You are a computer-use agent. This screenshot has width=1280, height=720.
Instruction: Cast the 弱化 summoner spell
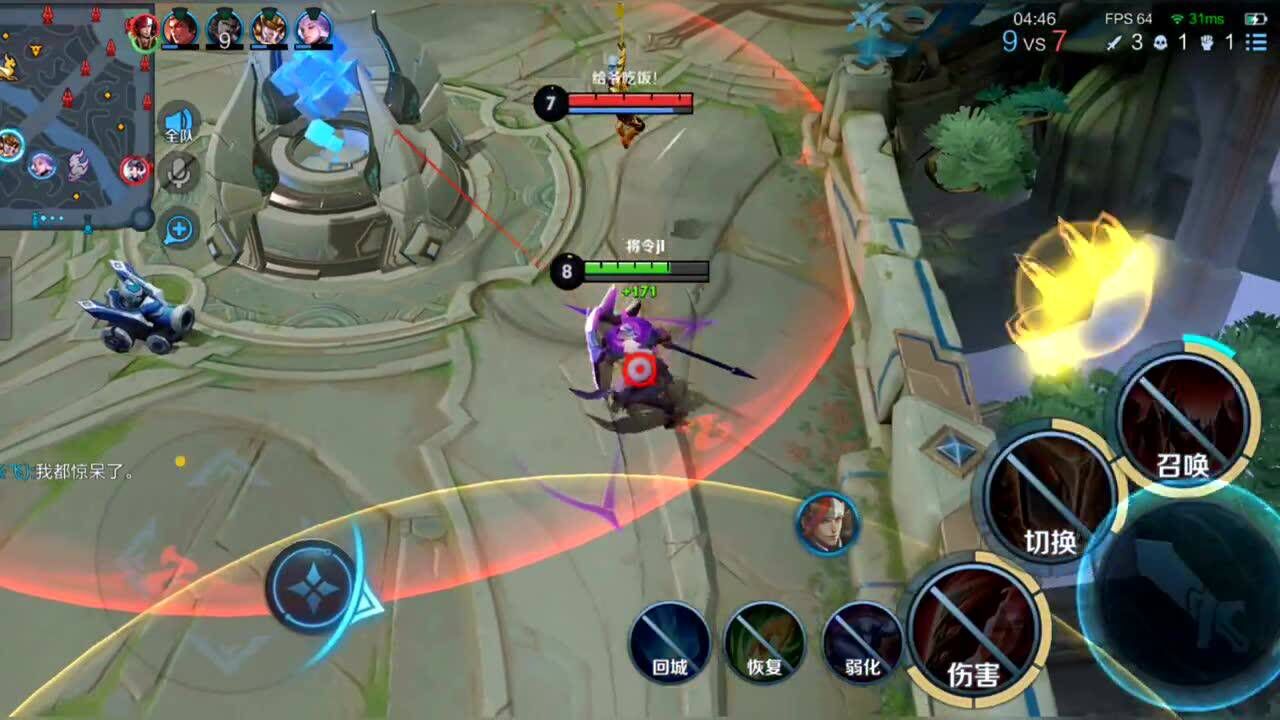tap(862, 642)
